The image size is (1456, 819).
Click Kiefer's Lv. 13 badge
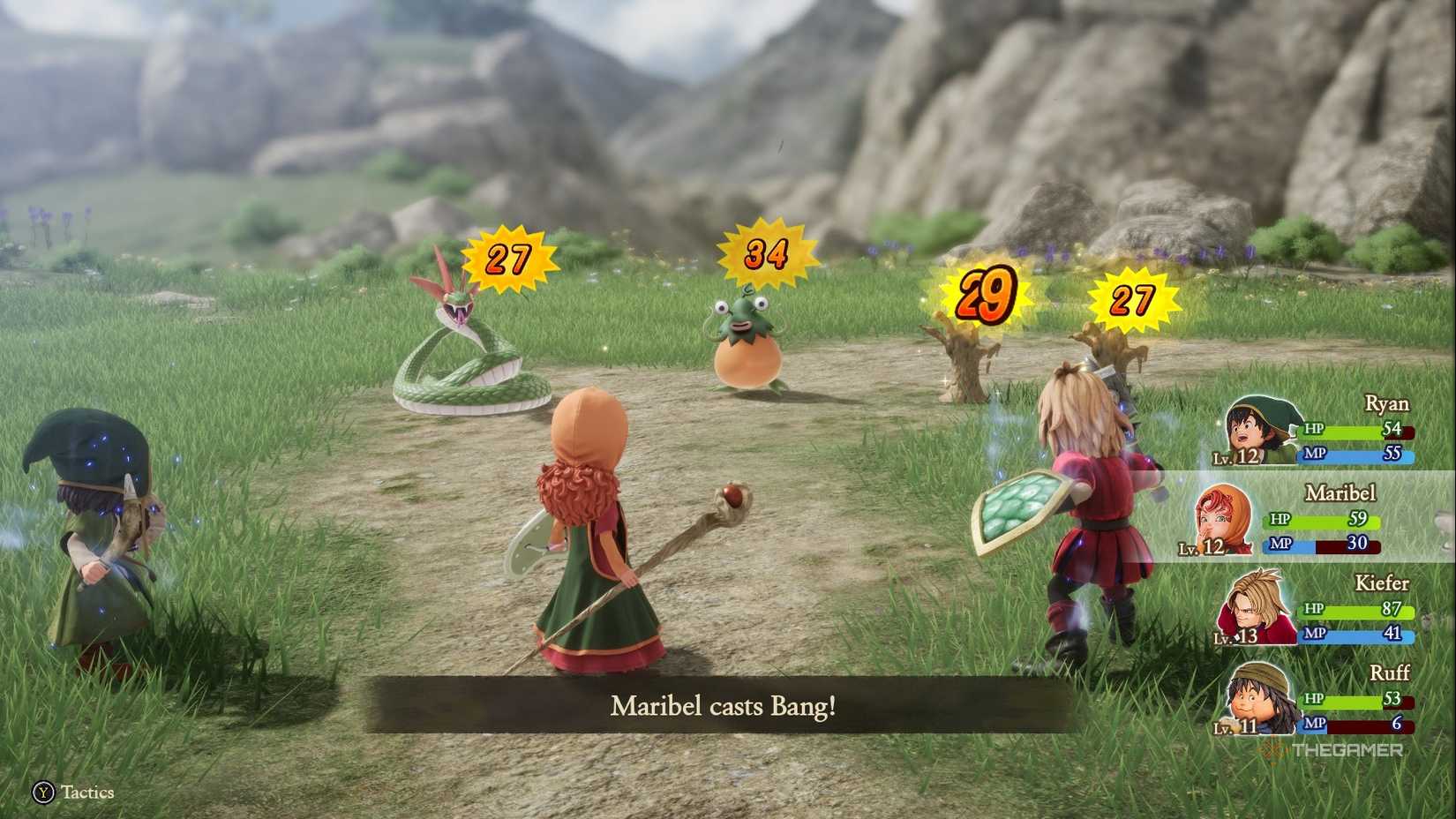coord(1234,638)
